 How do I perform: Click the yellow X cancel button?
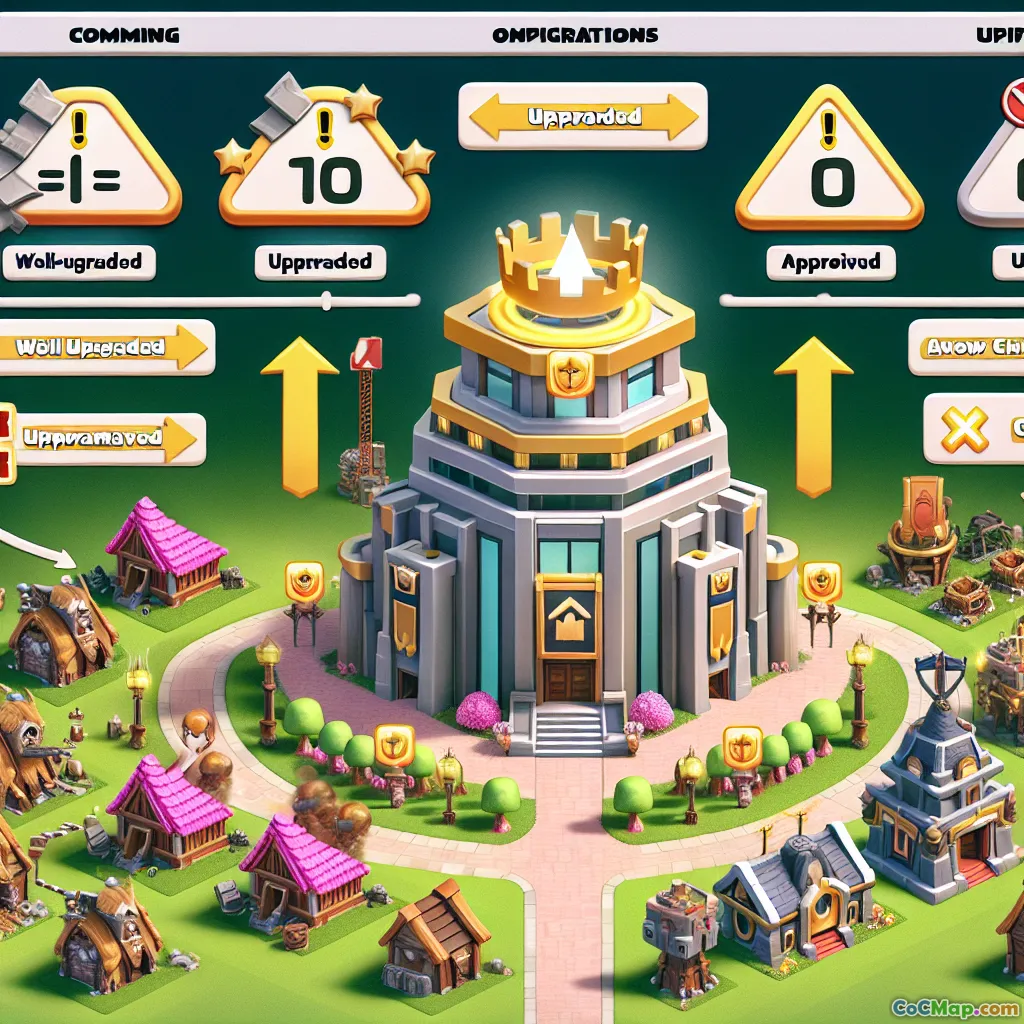pyautogui.click(x=966, y=430)
